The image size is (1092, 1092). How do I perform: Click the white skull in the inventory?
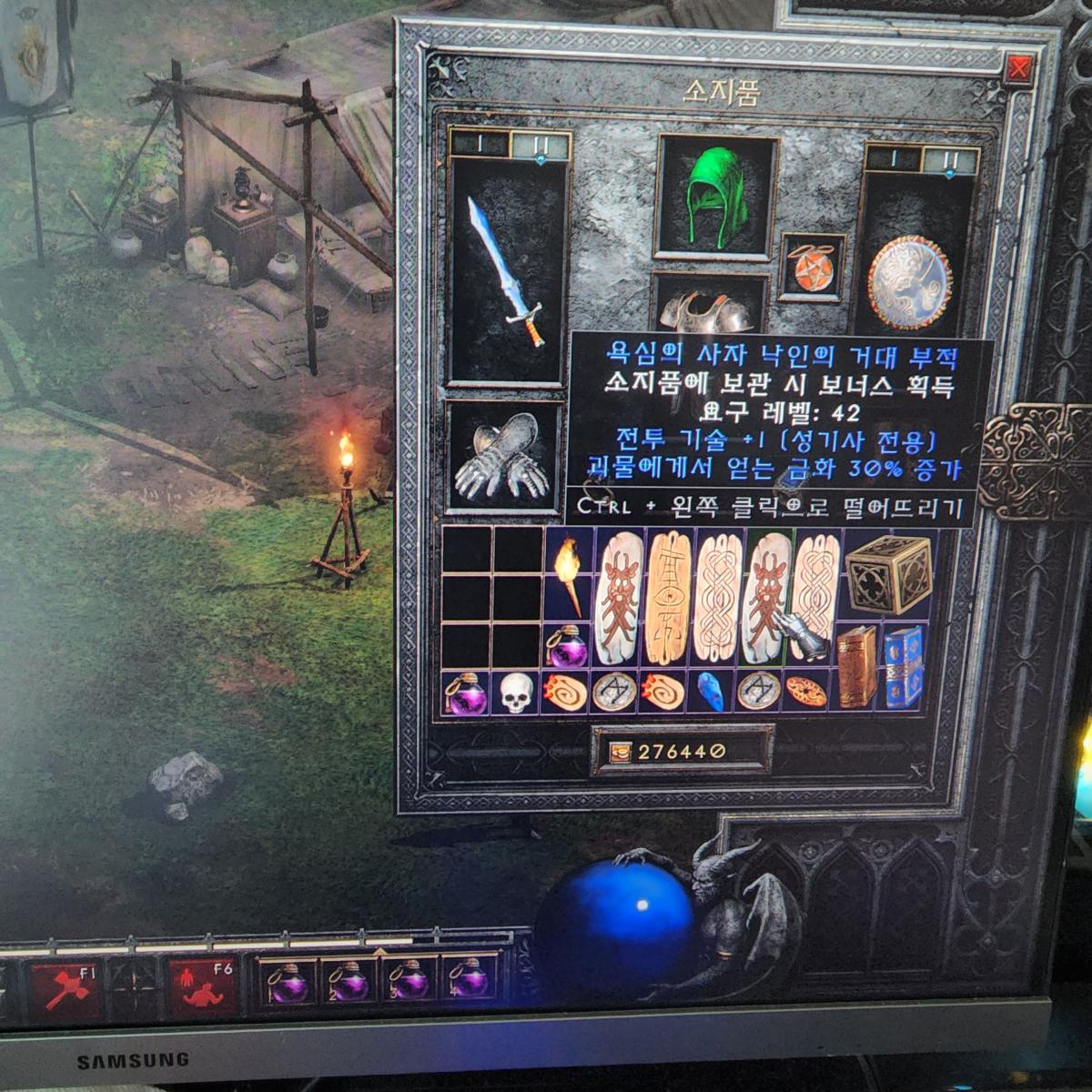click(516, 693)
